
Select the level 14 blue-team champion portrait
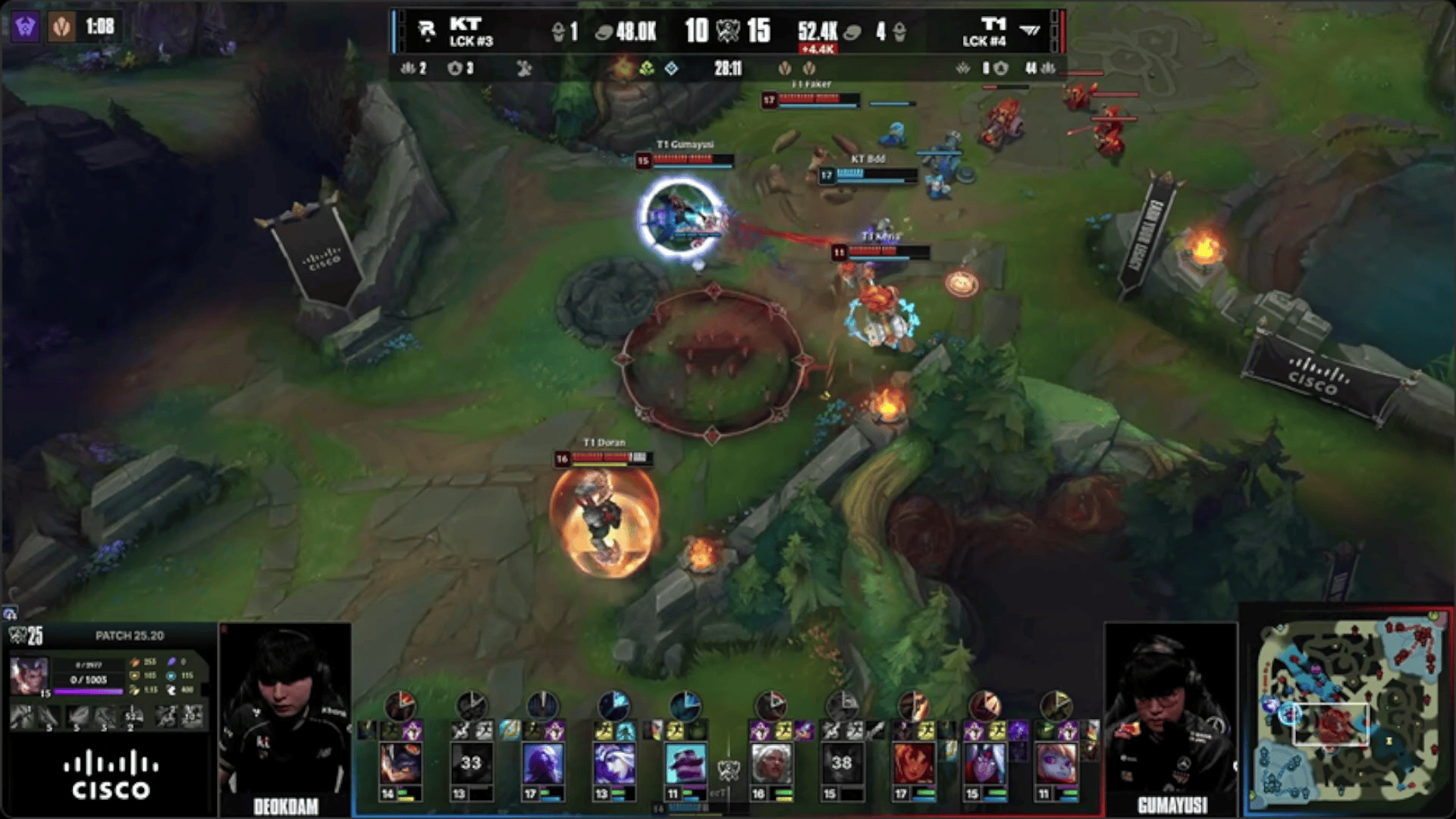[x=400, y=764]
